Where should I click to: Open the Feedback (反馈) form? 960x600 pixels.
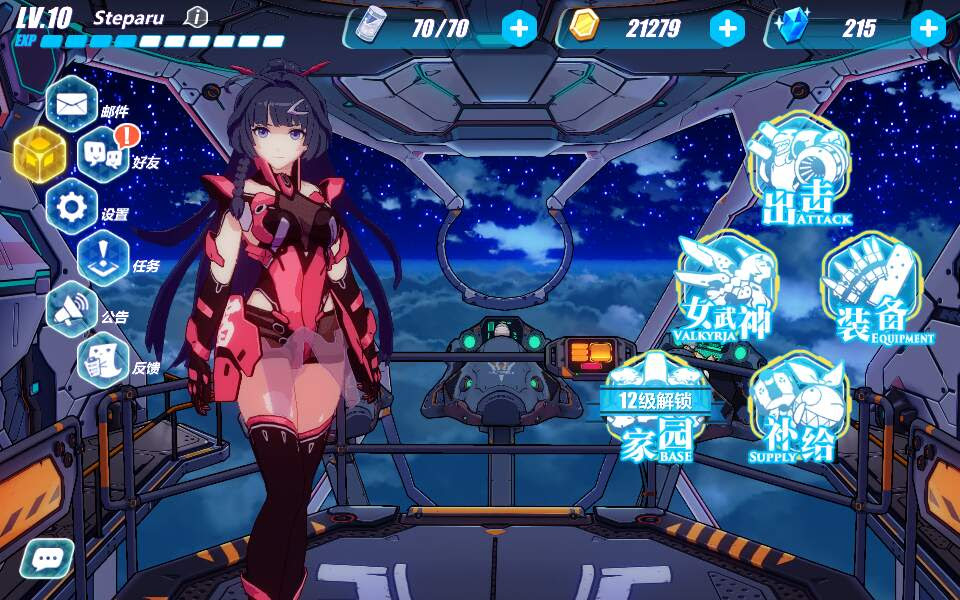click(103, 361)
